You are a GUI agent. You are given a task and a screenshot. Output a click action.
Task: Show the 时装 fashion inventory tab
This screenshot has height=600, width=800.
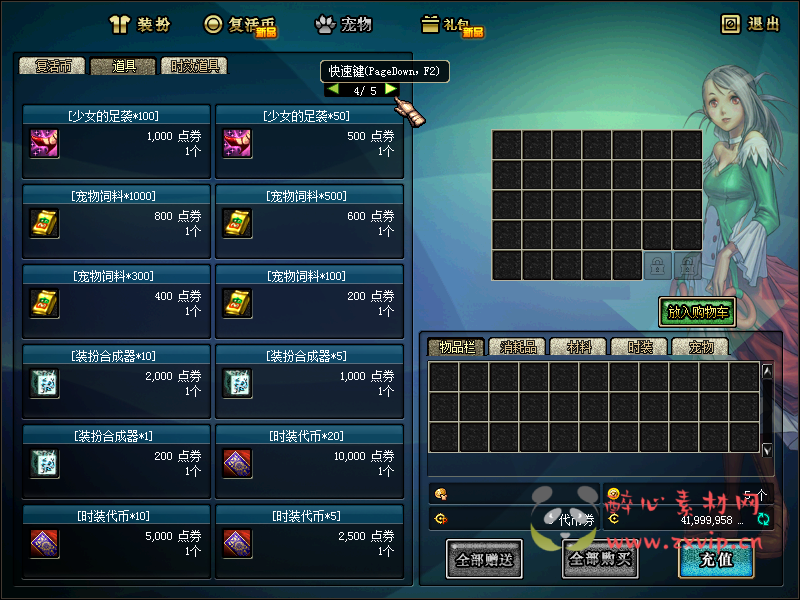[639, 347]
